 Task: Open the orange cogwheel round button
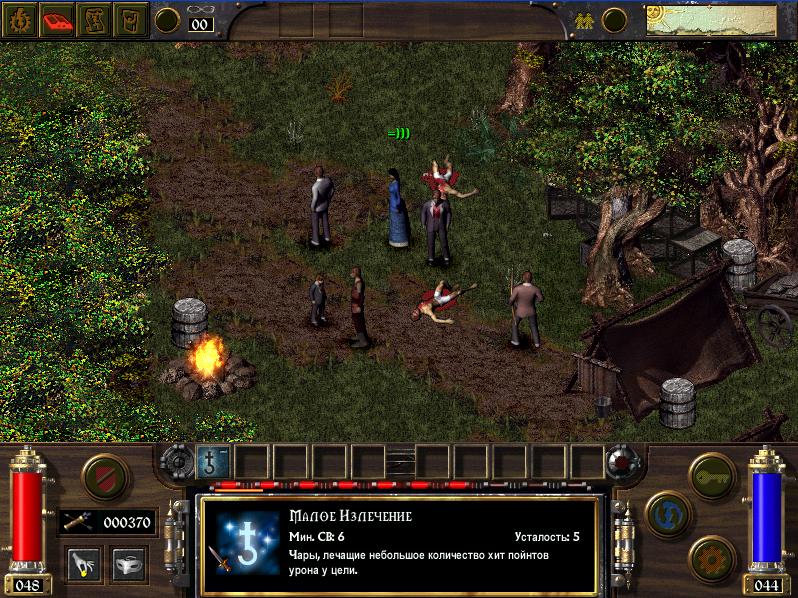tap(711, 556)
